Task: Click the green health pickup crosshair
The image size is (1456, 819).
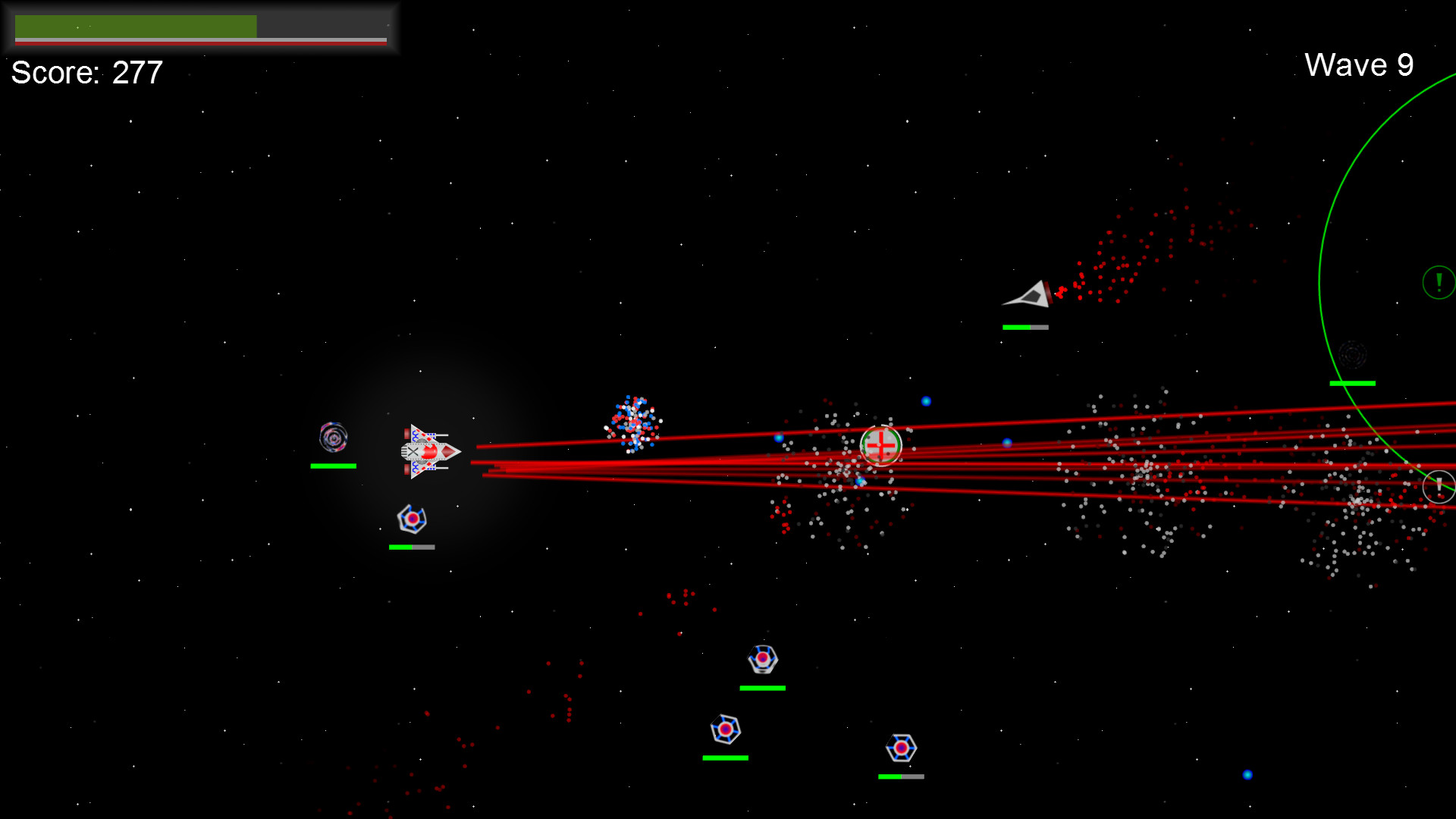Action: pos(882,445)
